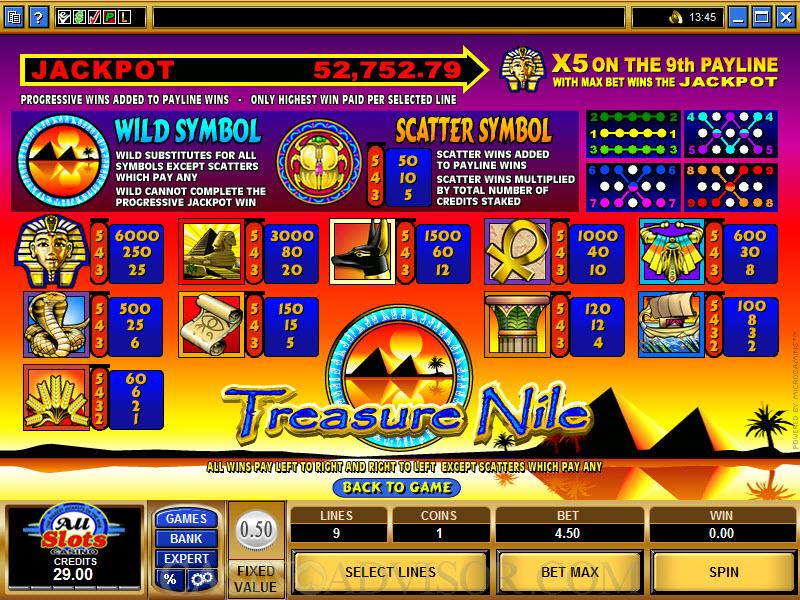800x600 pixels.
Task: Minimize the game window
Action: (x=738, y=16)
